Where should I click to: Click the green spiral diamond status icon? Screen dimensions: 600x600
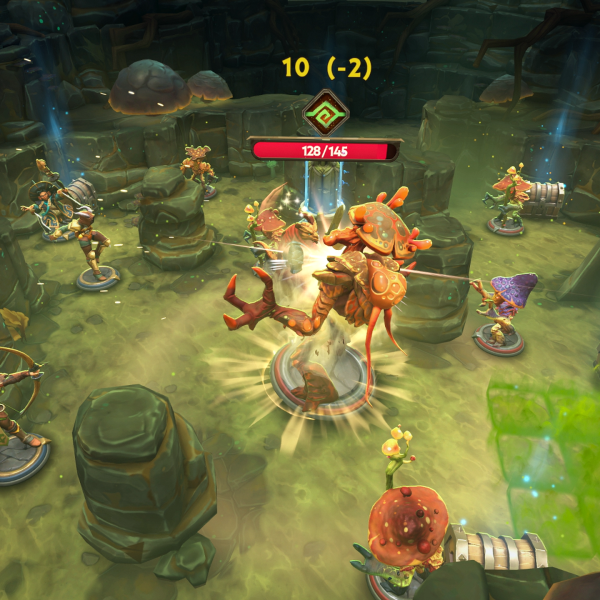point(324,112)
